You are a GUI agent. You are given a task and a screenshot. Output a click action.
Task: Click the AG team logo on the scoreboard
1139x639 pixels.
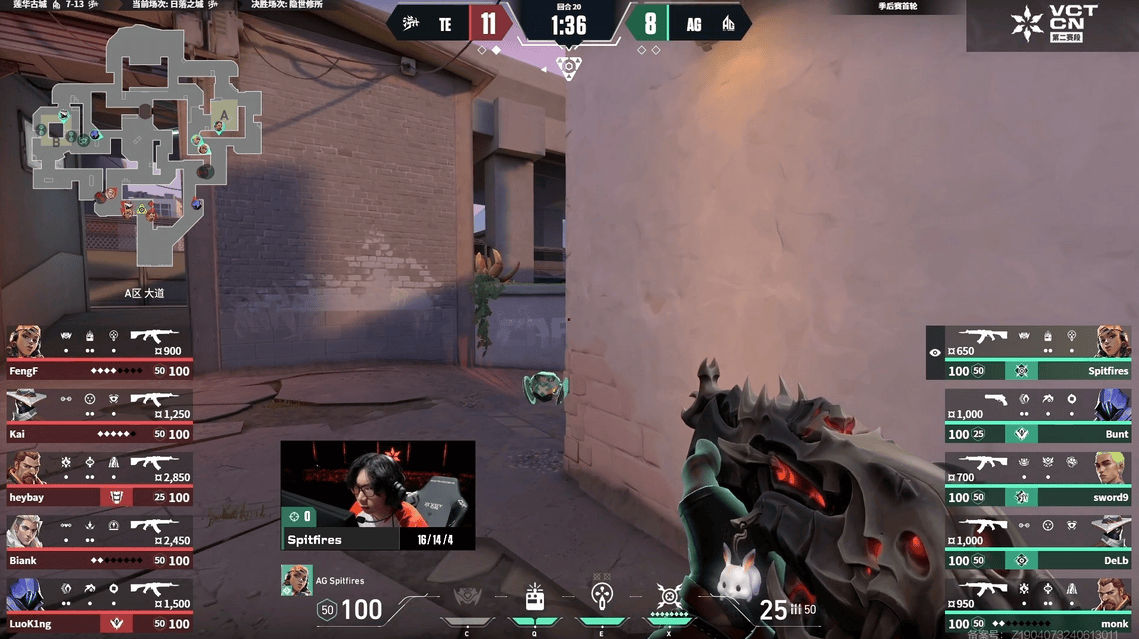click(x=728, y=24)
